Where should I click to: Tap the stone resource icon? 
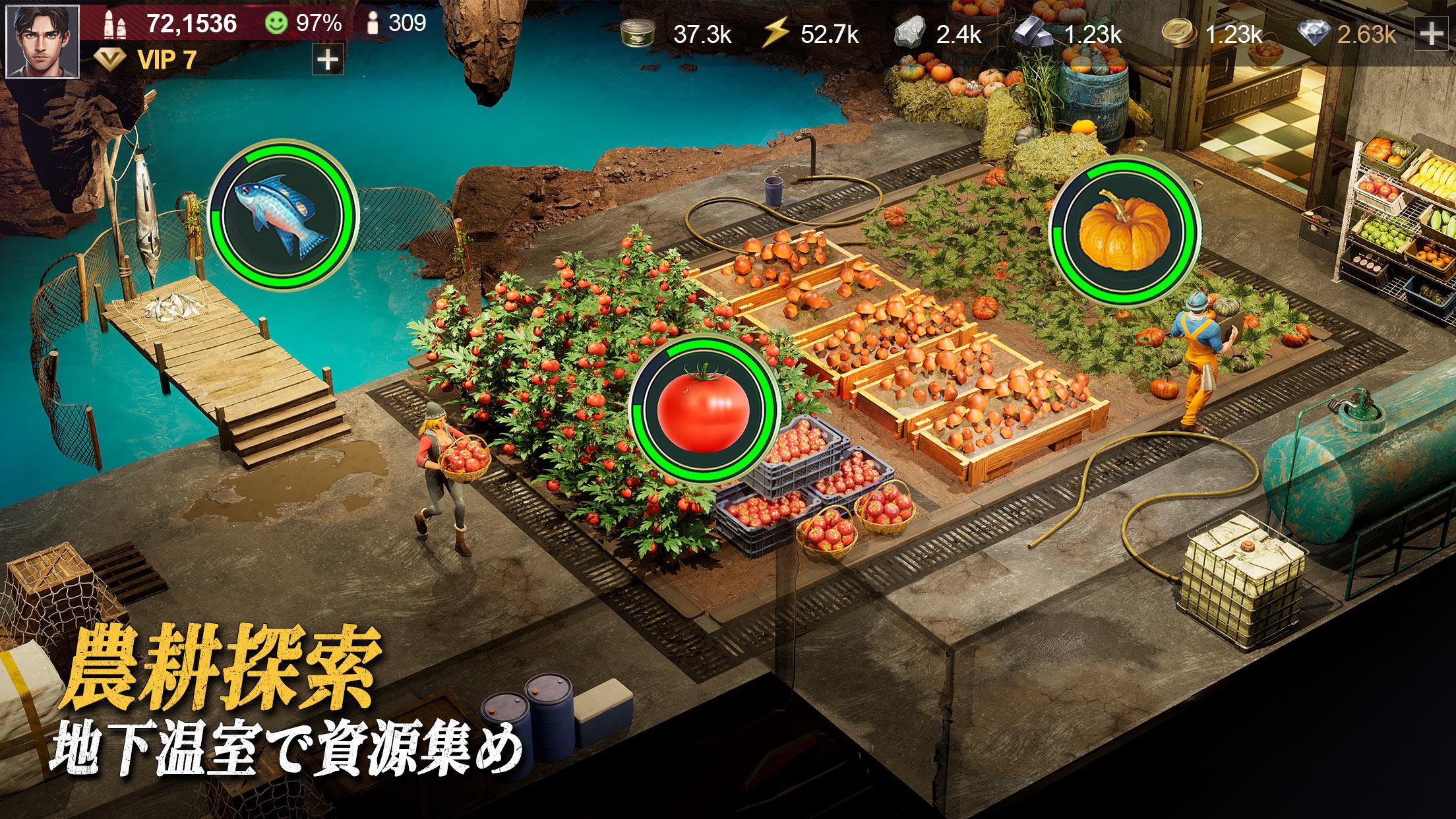click(912, 34)
